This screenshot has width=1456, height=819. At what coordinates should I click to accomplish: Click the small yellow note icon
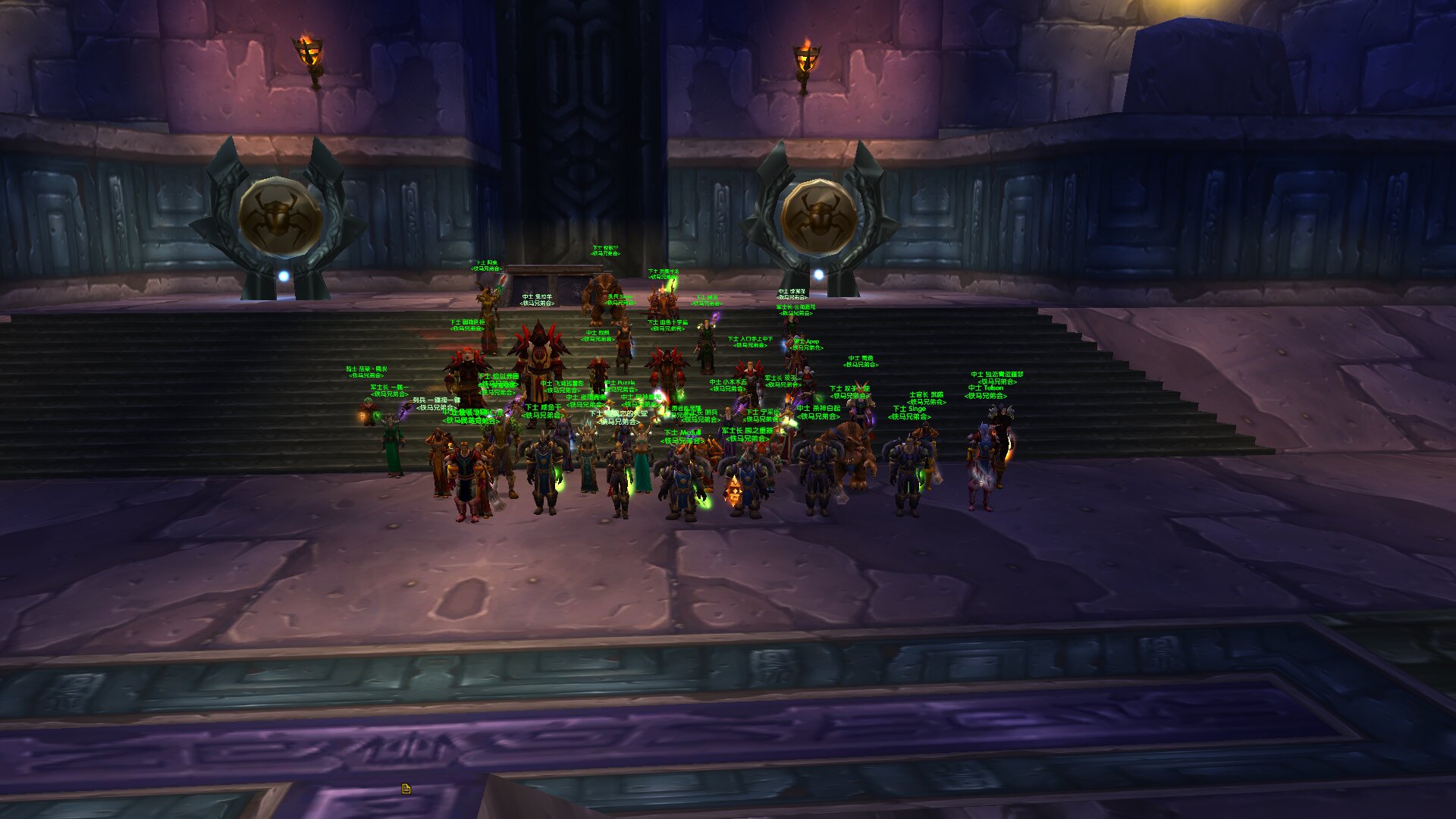(406, 789)
